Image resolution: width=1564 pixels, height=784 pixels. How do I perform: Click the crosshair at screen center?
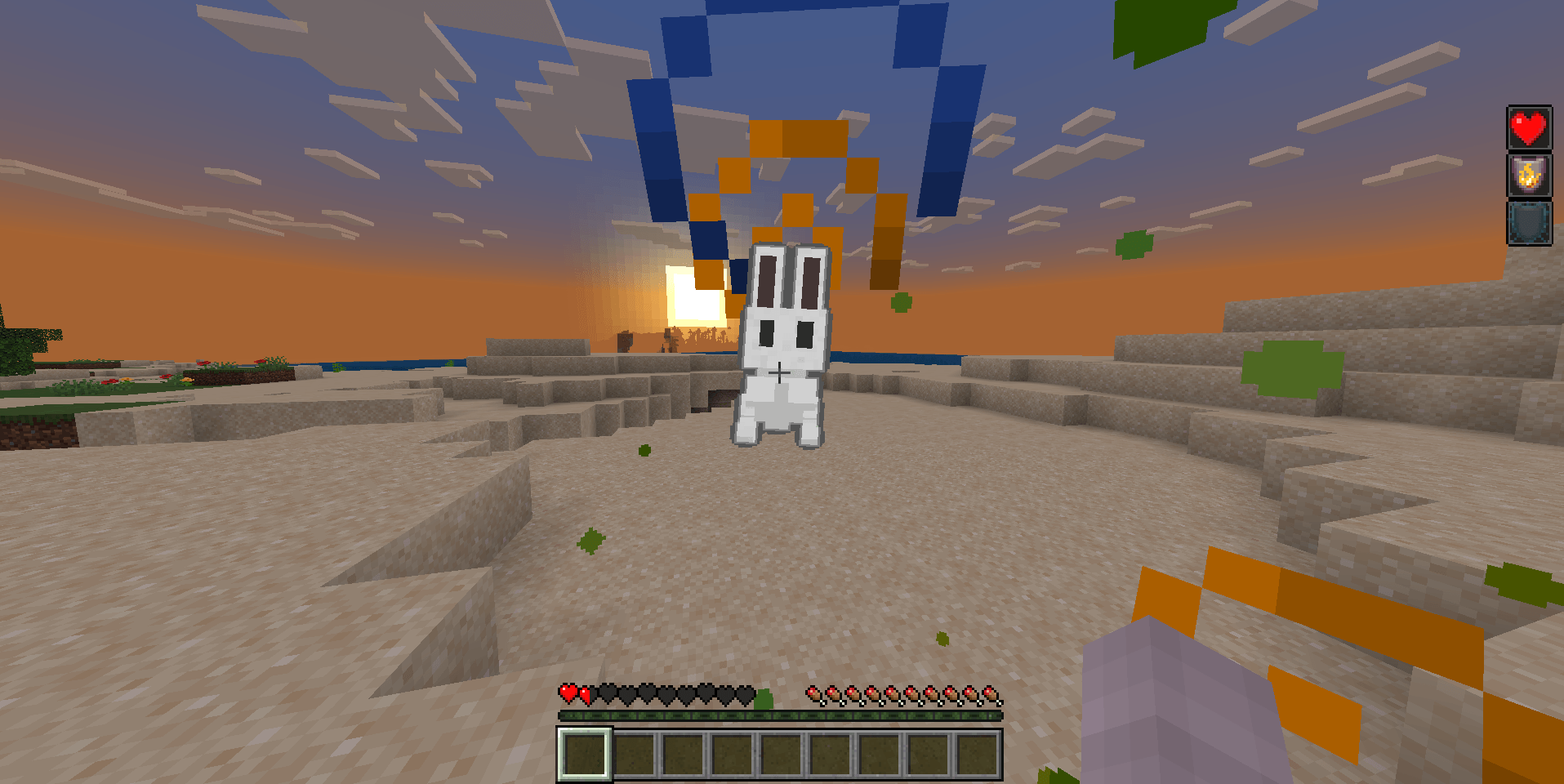click(782, 372)
